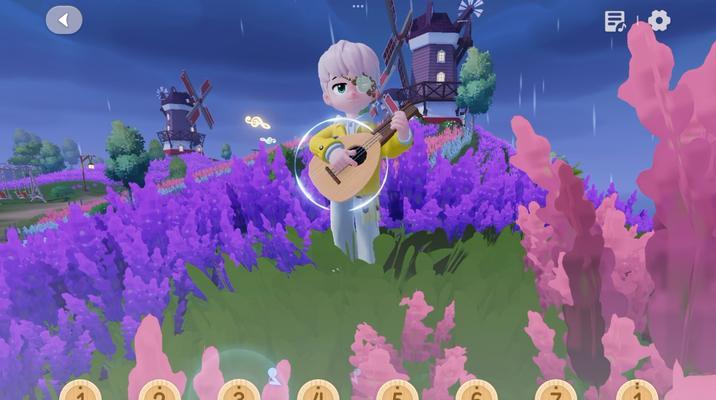Viewport: 716px width, 400px height.
Task: Tap note key 4
Action: point(317,391)
